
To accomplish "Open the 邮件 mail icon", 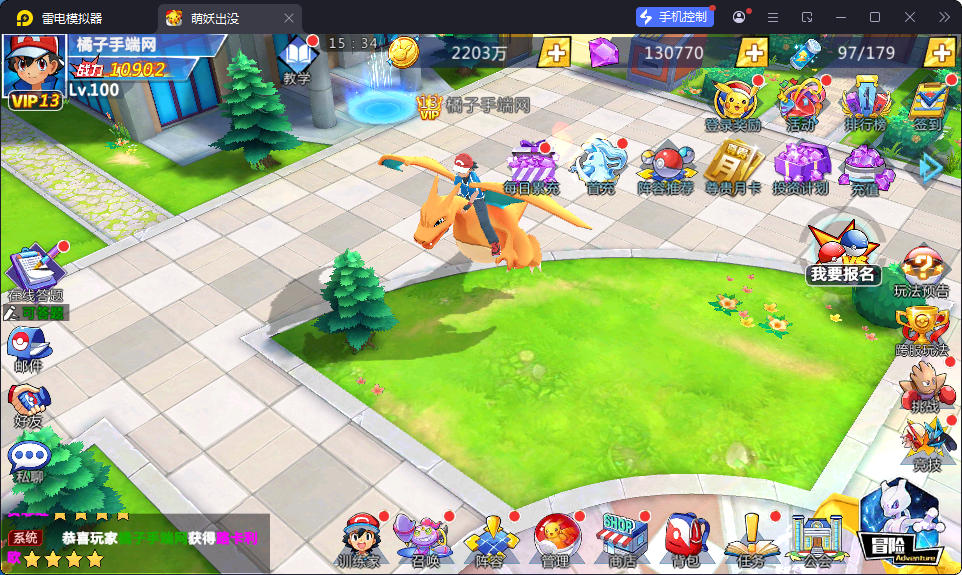I will [27, 349].
